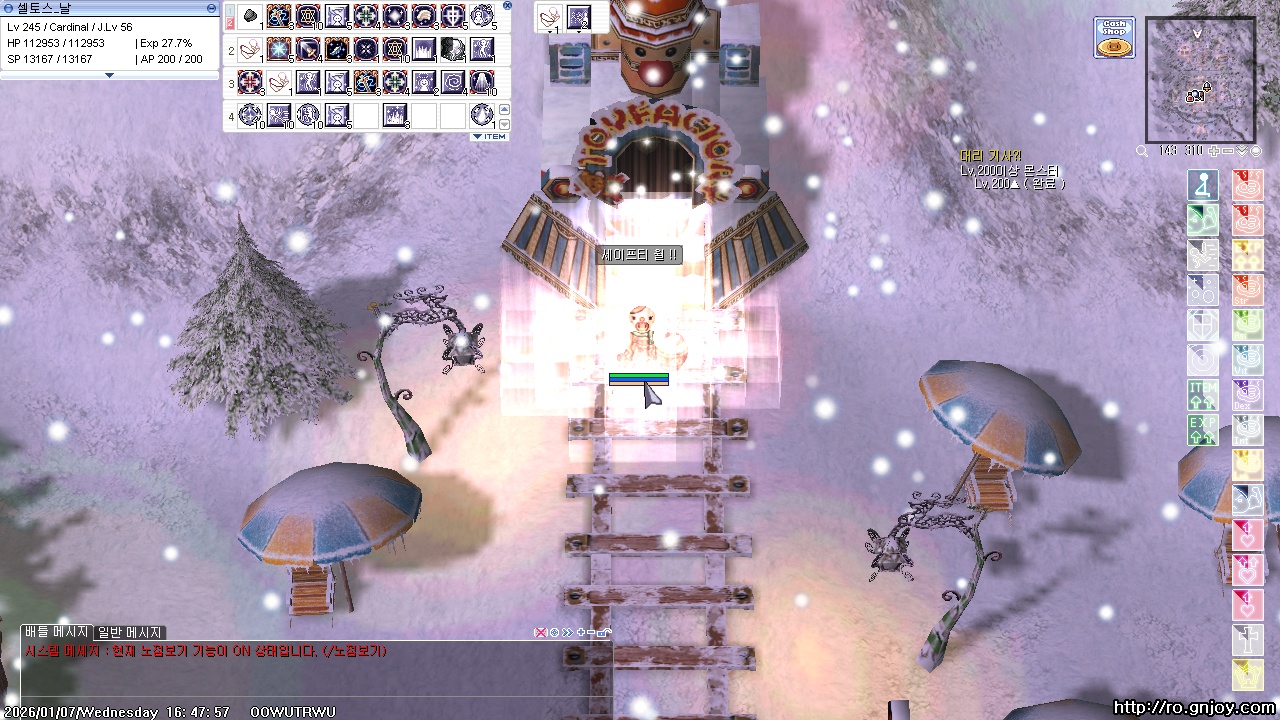Zoom out the minimap with minus button
The image size is (1280, 720).
click(x=1228, y=151)
